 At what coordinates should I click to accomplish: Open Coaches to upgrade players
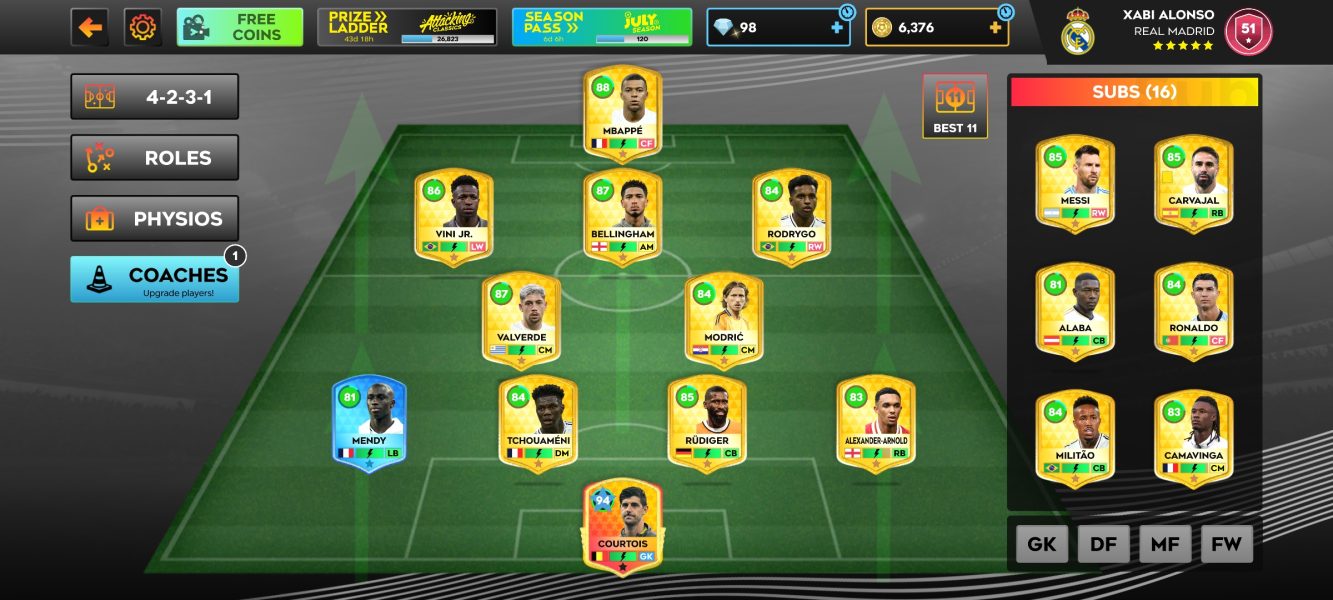[155, 279]
